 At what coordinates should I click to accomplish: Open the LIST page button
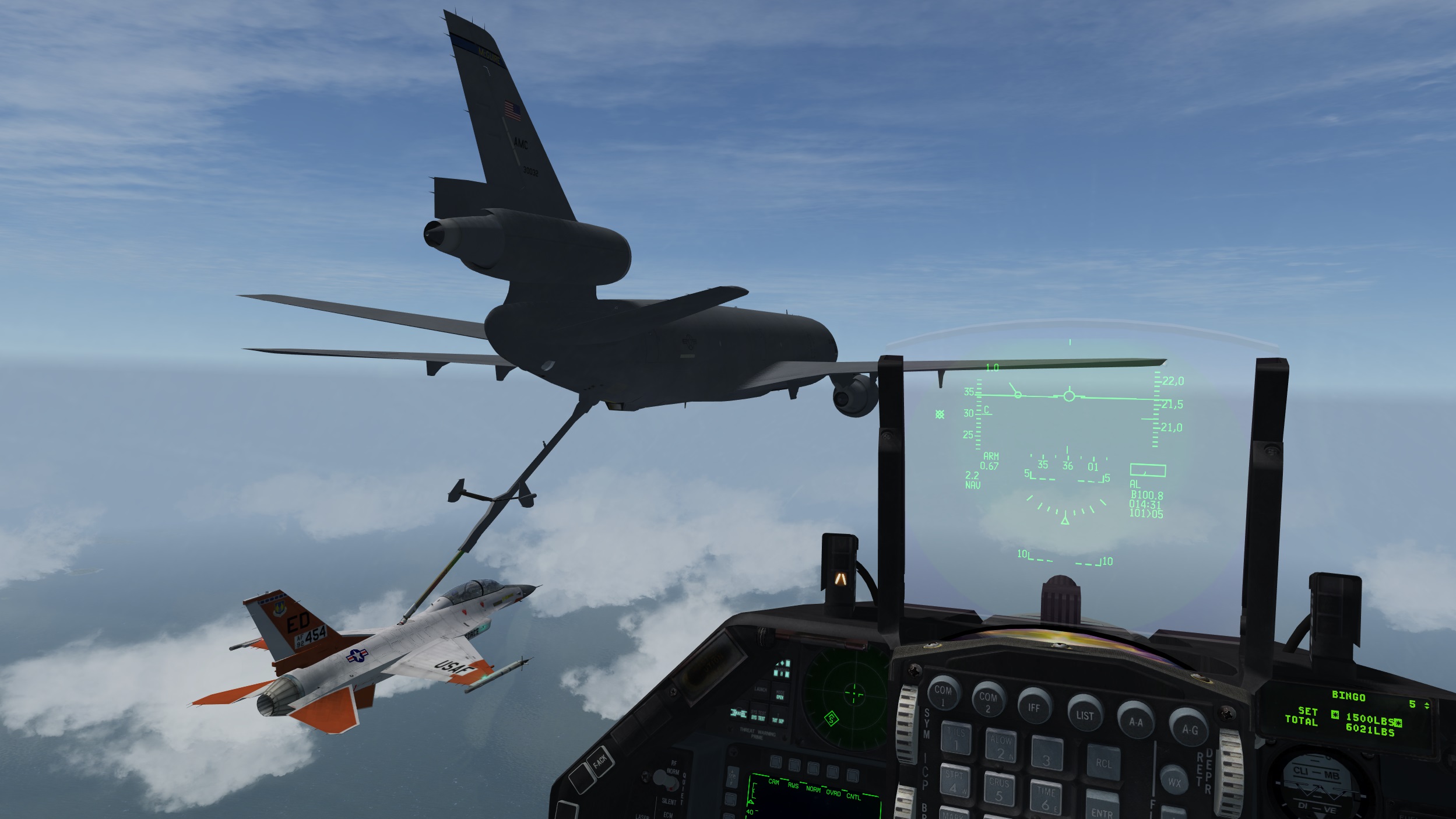1084,715
